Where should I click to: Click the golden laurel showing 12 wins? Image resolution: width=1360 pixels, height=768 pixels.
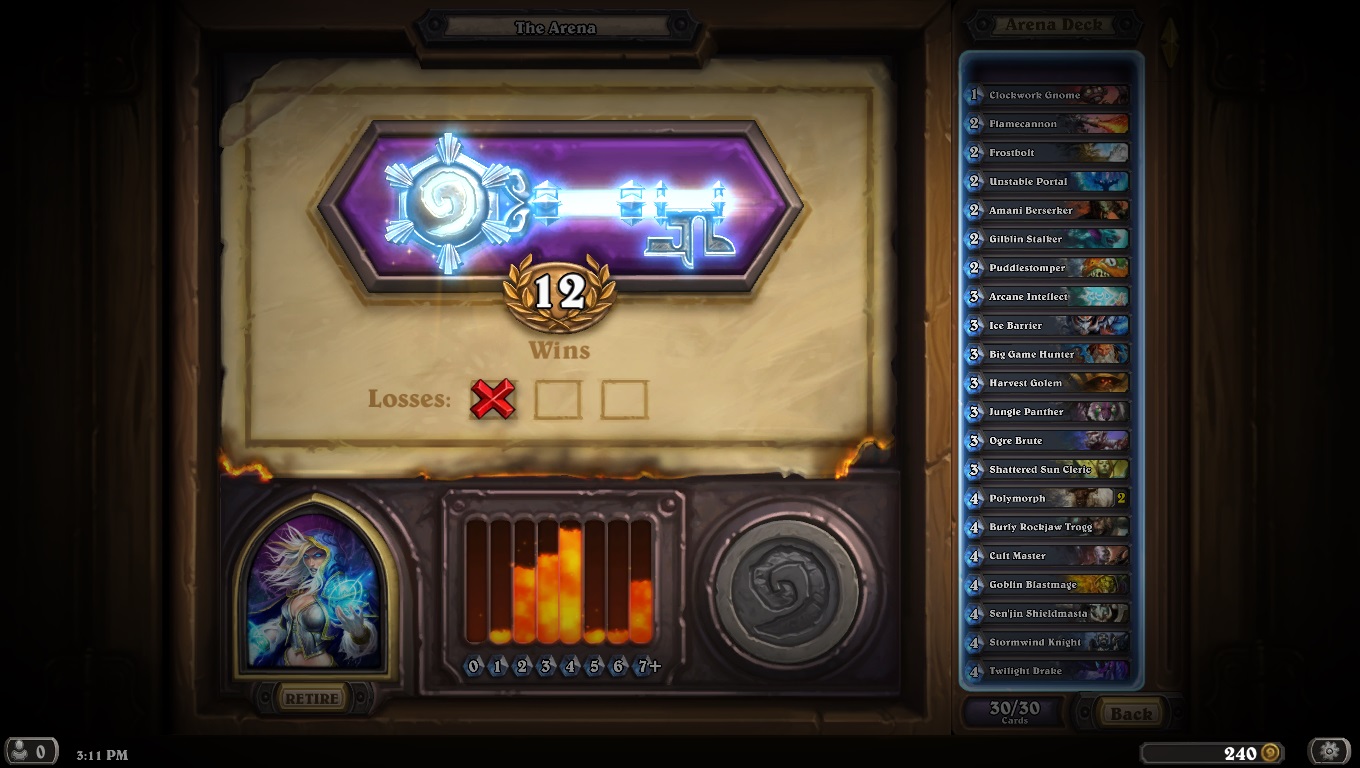pyautogui.click(x=561, y=298)
